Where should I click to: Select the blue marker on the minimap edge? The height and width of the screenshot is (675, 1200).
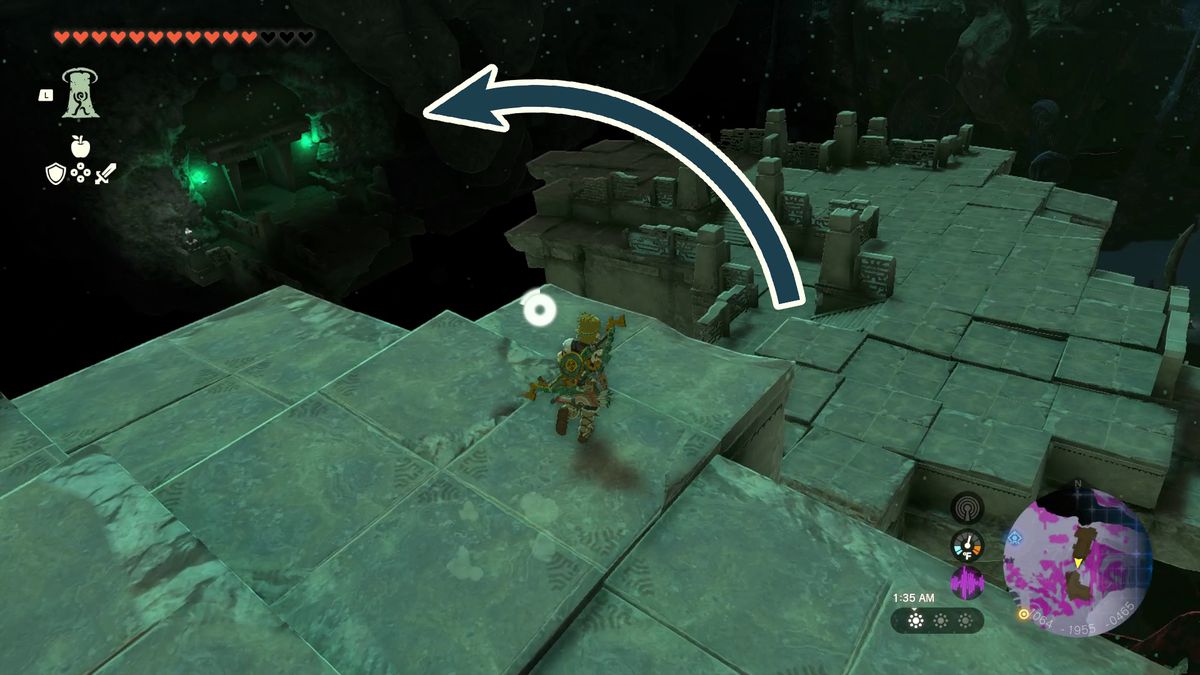click(1016, 537)
